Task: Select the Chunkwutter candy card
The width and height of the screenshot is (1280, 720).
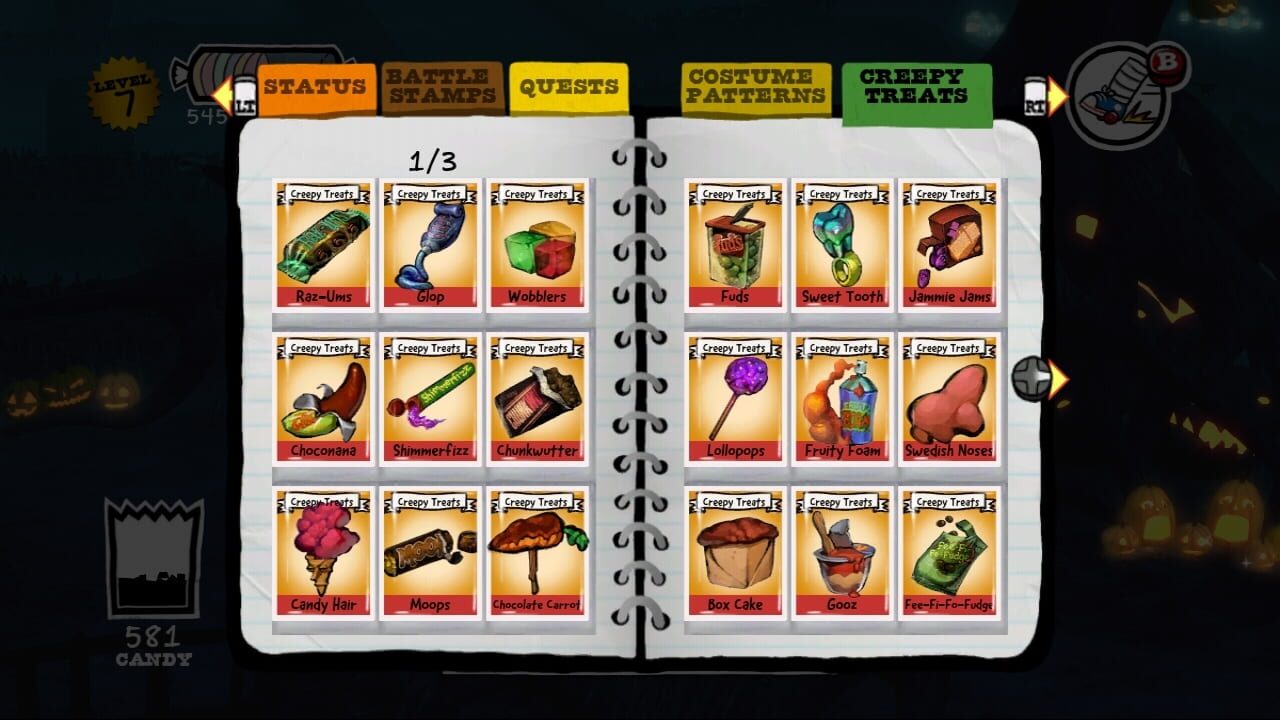Action: tap(537, 400)
